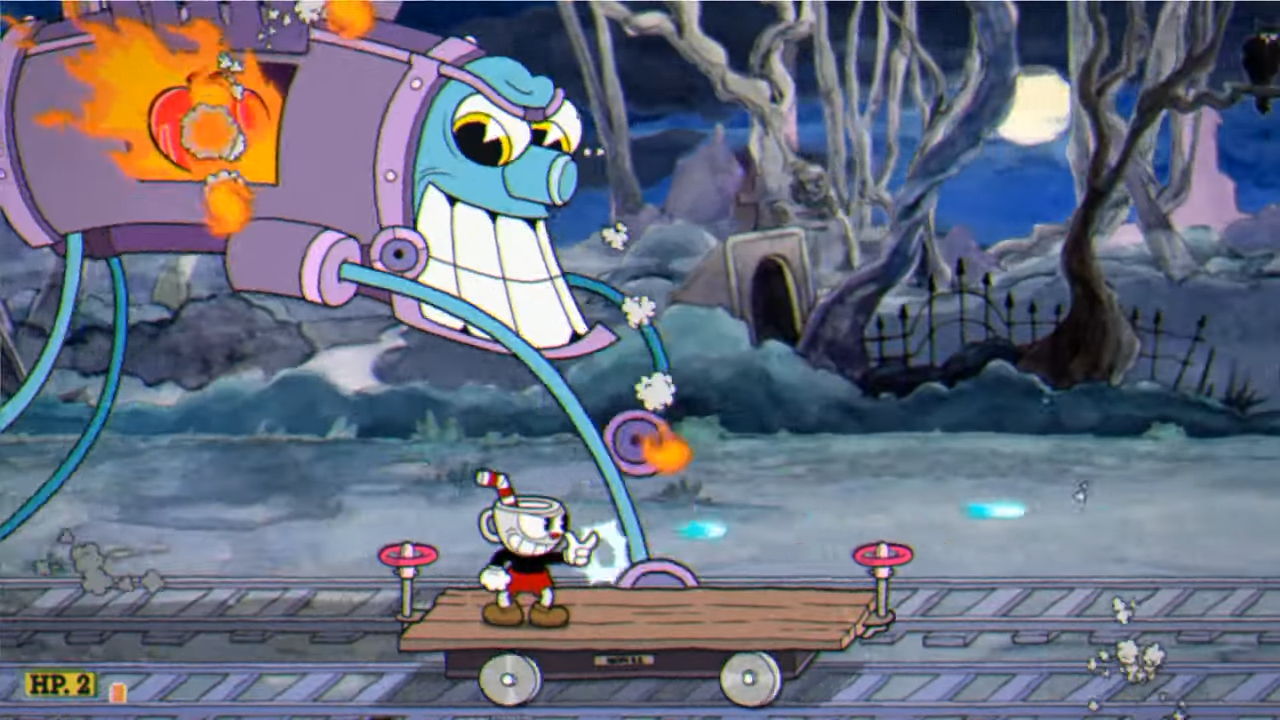
Task: Turn the right pink valve wheel
Action: click(880, 552)
